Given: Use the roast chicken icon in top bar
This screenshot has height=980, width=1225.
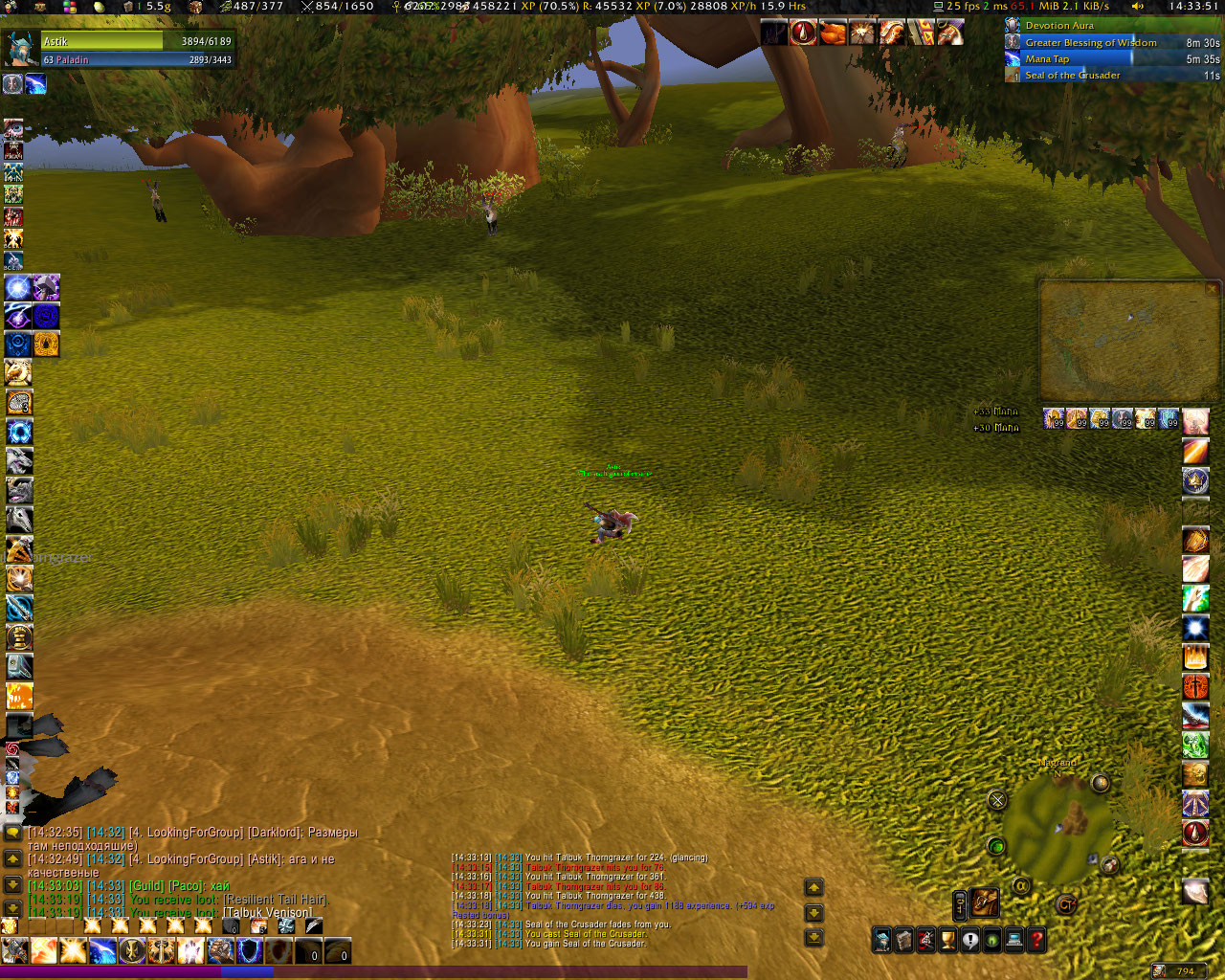Looking at the screenshot, I should coord(833,33).
